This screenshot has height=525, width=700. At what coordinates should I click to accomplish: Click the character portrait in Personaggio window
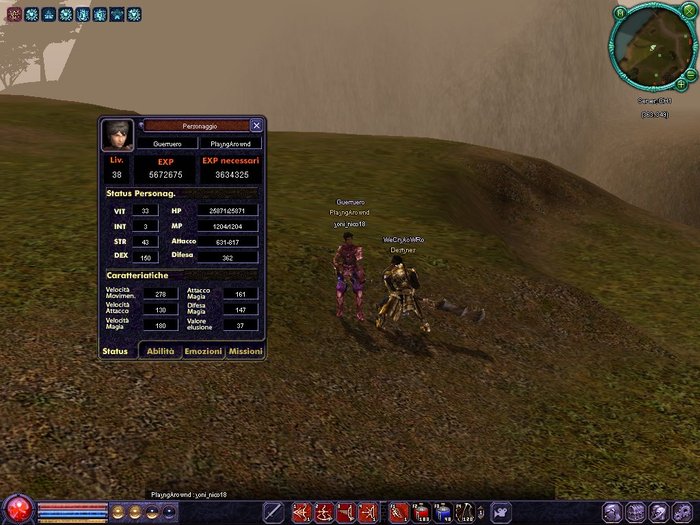117,135
